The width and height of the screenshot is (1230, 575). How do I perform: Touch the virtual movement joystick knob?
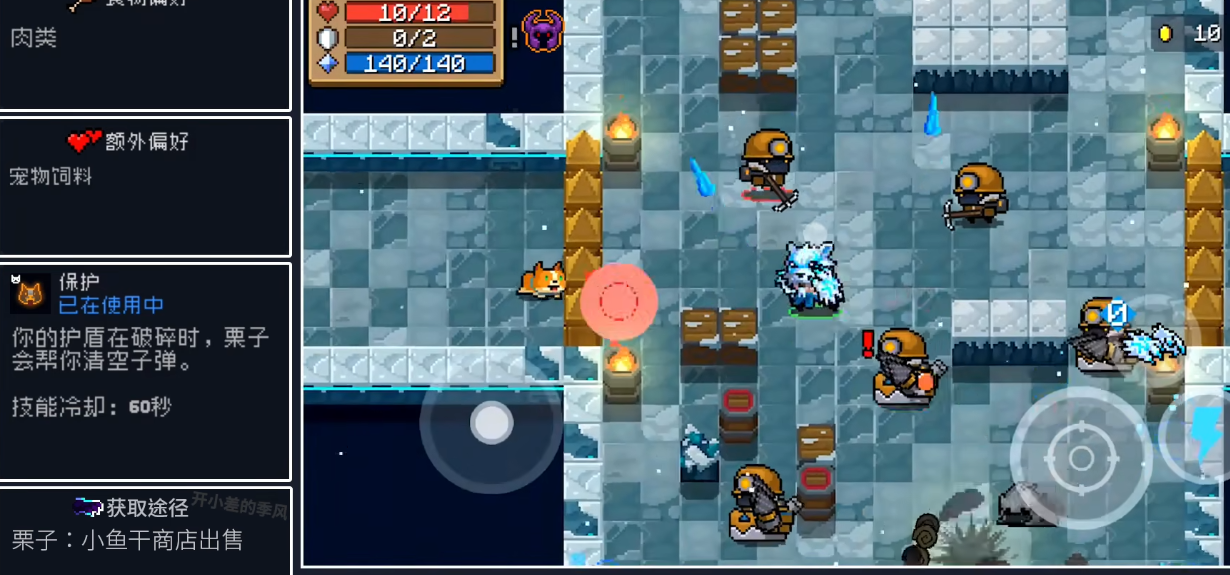491,422
